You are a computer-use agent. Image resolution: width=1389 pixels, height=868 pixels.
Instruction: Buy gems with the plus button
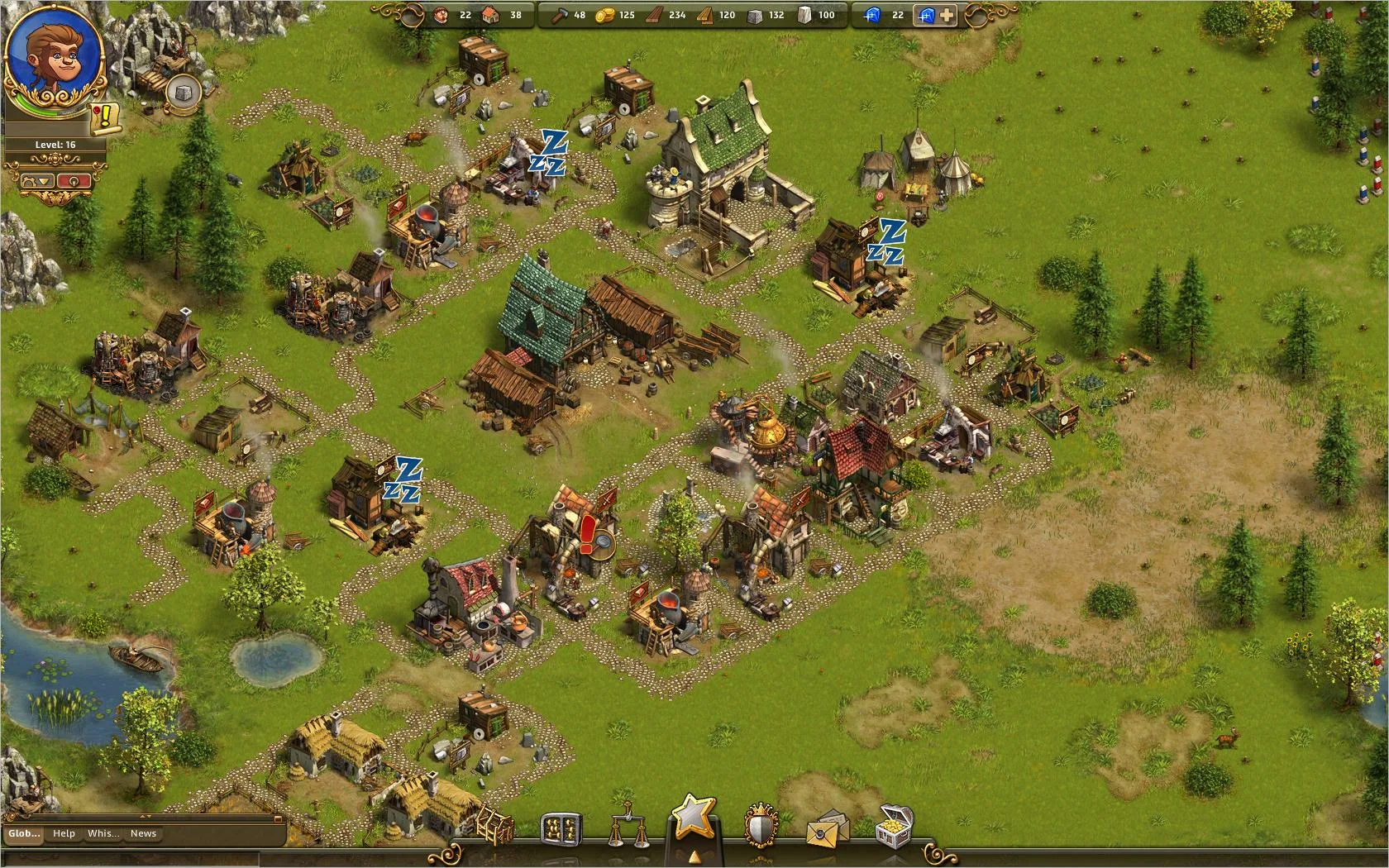[946, 15]
